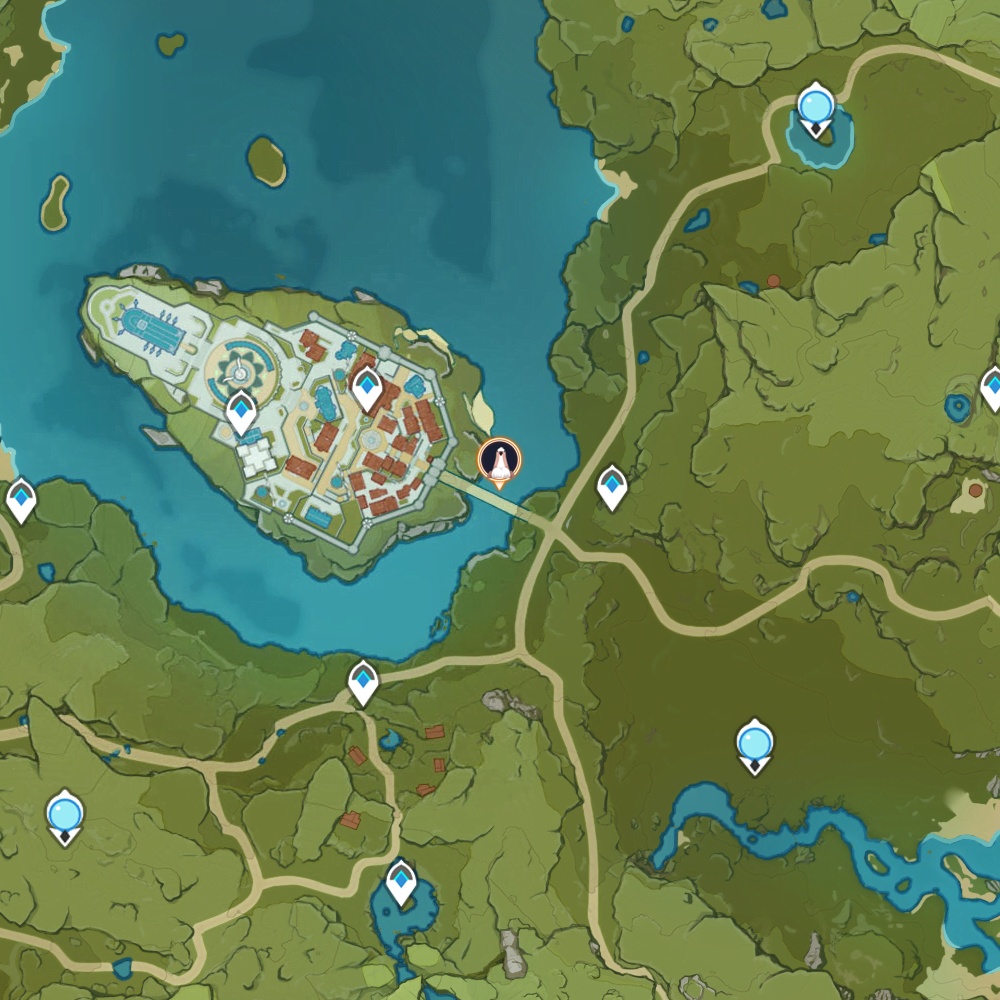Image resolution: width=1000 pixels, height=1000 pixels.
Task: Choose the teleport waypoint just past the bridge crossroads
Action: pos(612,487)
